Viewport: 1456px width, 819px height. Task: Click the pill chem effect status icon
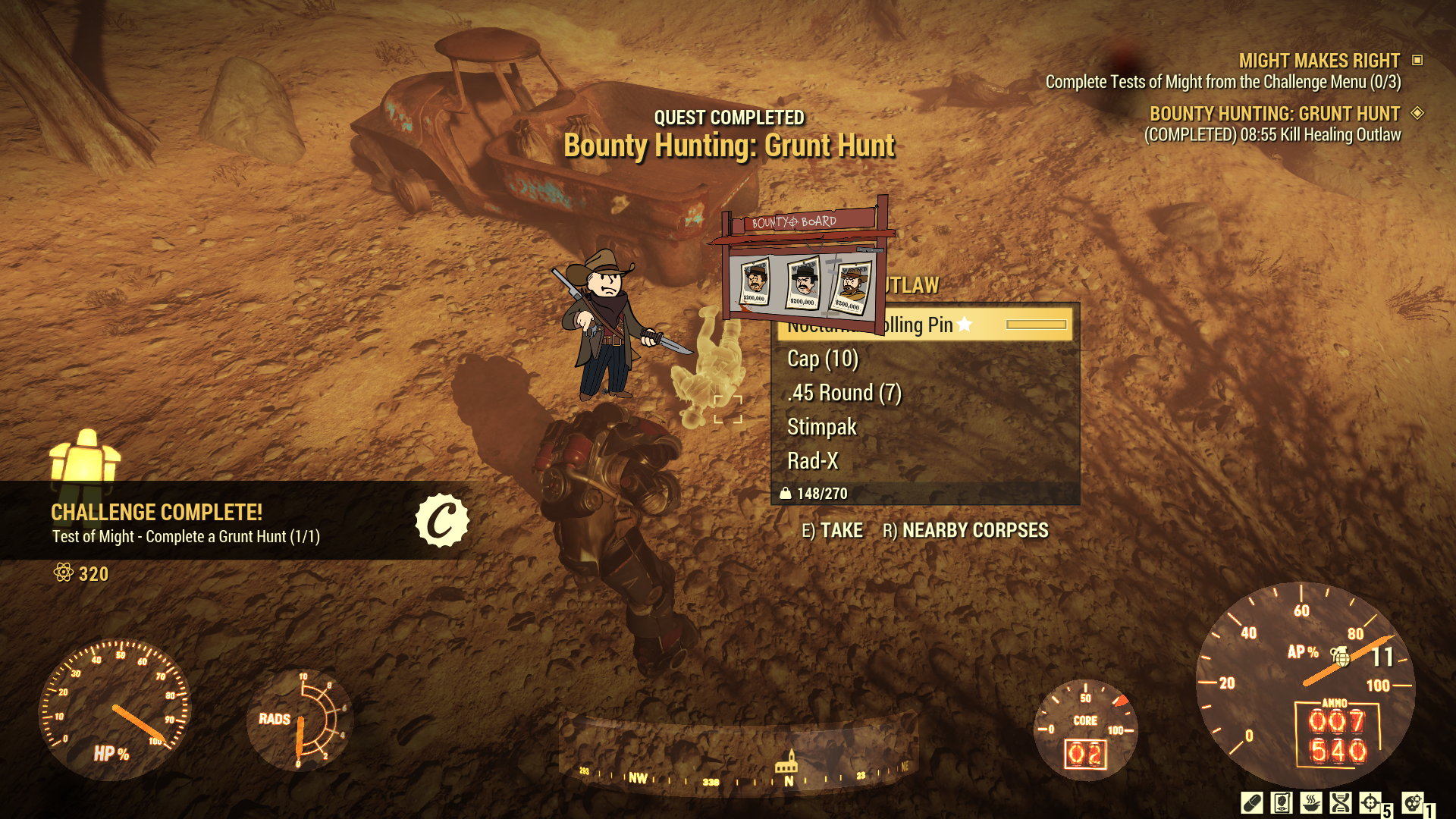(1251, 802)
